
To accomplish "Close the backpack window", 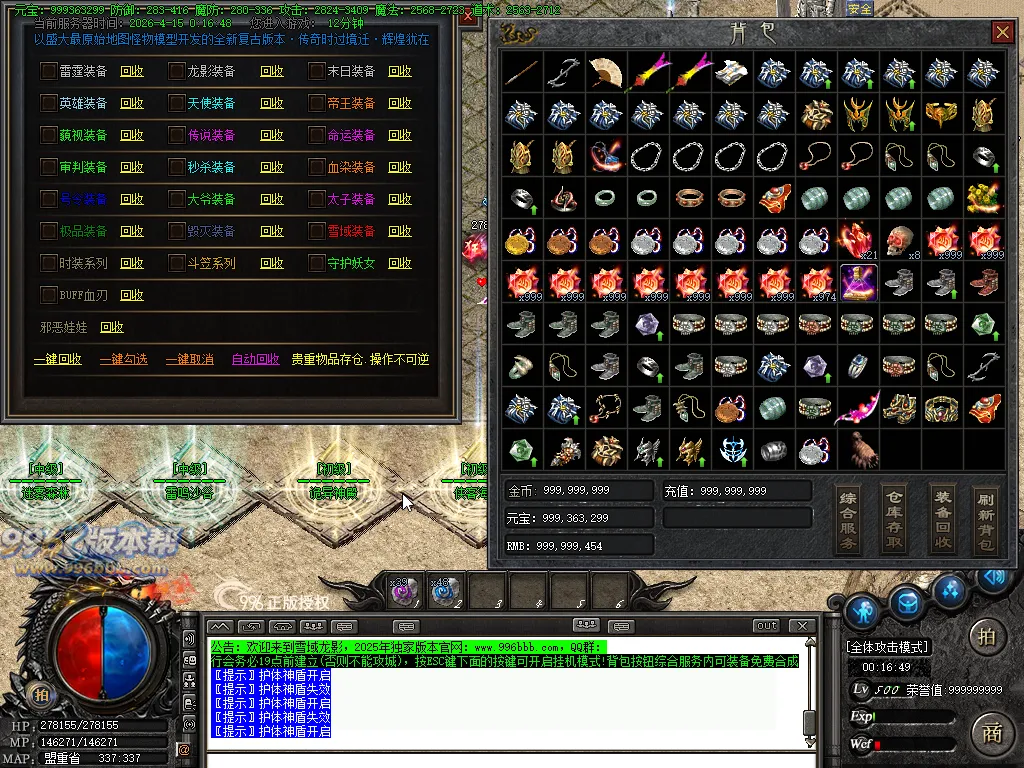I will coord(1002,33).
